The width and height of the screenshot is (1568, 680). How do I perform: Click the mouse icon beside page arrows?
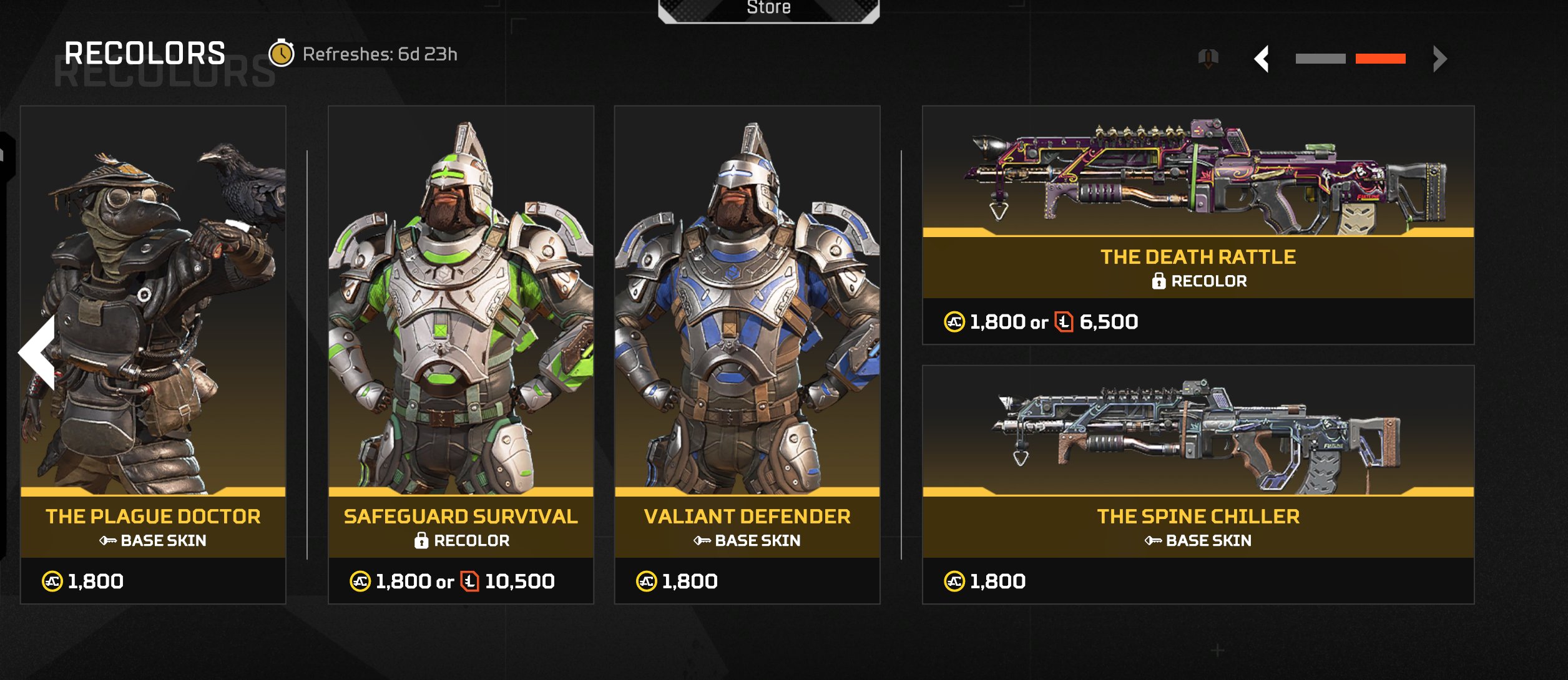point(1208,59)
